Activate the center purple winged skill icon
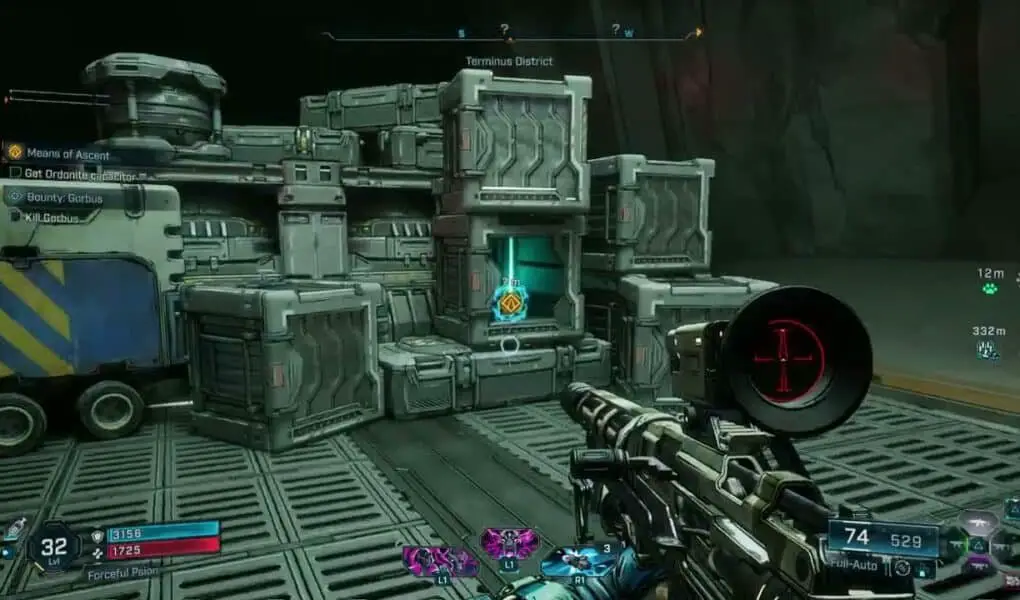Image resolution: width=1020 pixels, height=600 pixels. click(509, 544)
